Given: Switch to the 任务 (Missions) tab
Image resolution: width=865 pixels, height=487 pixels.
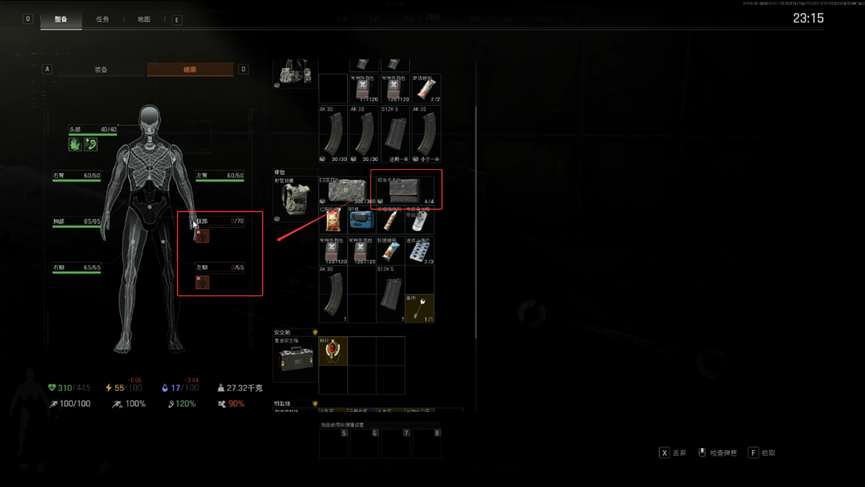Looking at the screenshot, I should click(102, 19).
